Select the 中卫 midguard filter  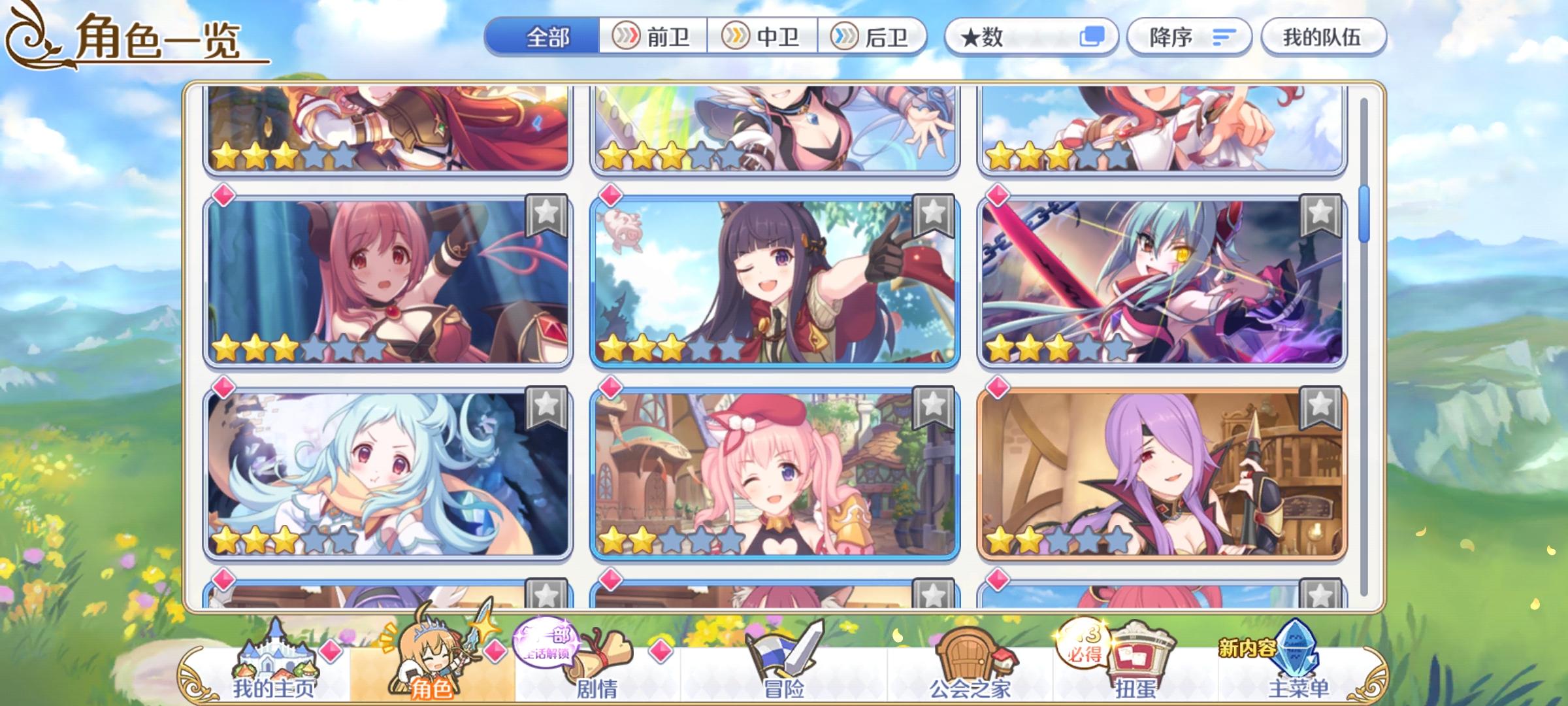coord(762,37)
